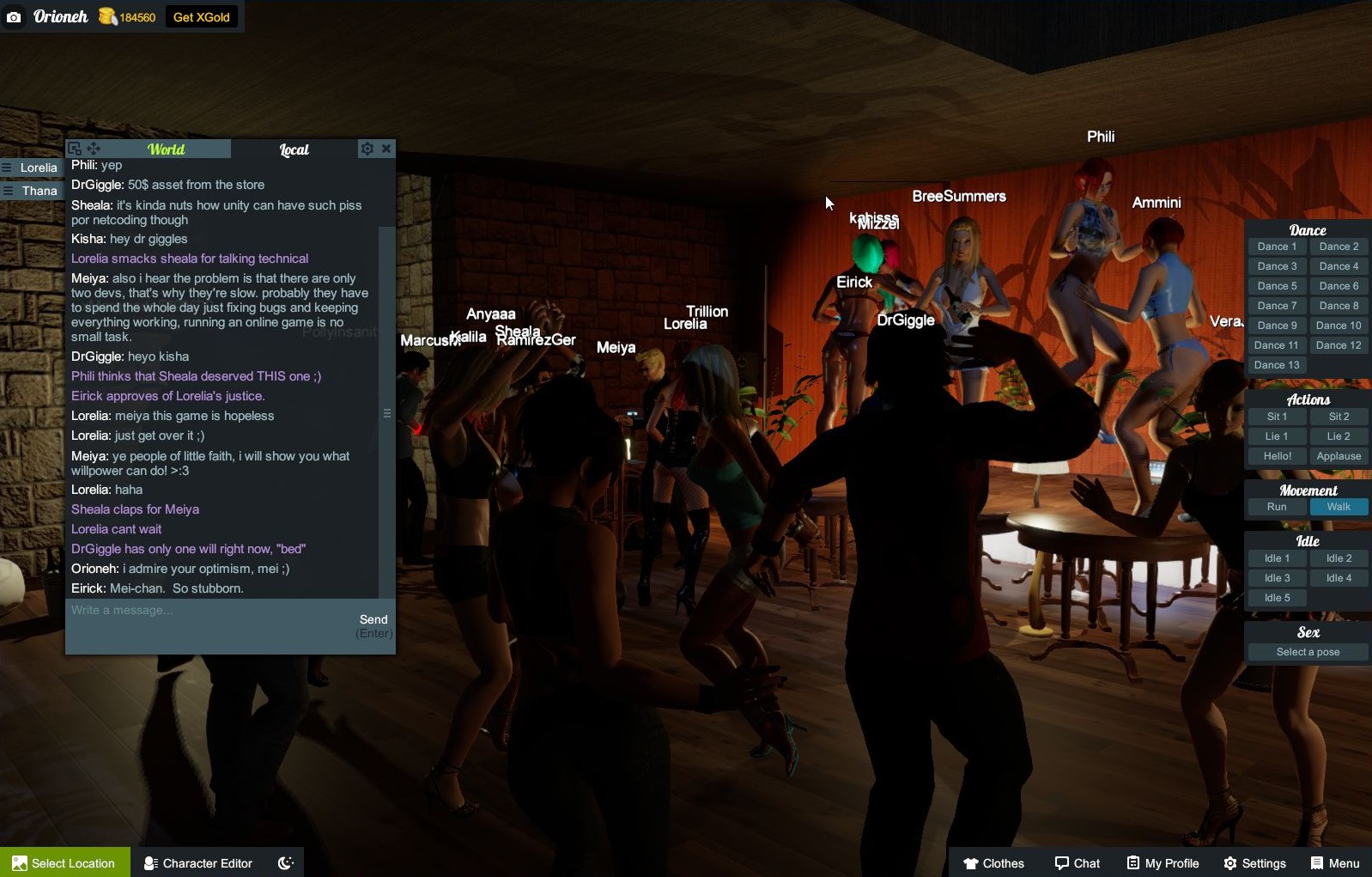Switch to the World chat tab
The image size is (1372, 877).
coord(166,148)
